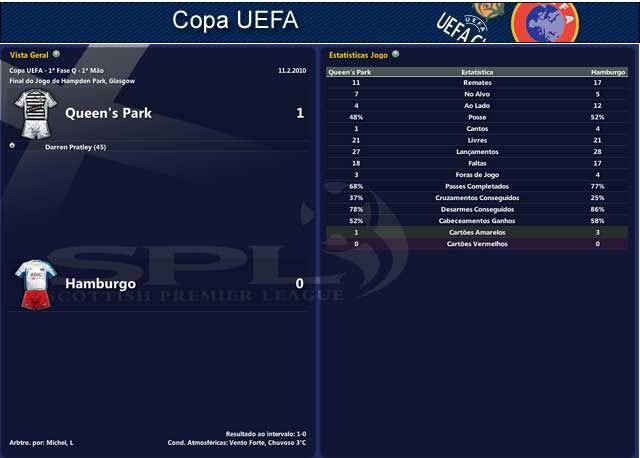Select the Queen's Park striped kit image

pos(36,113)
